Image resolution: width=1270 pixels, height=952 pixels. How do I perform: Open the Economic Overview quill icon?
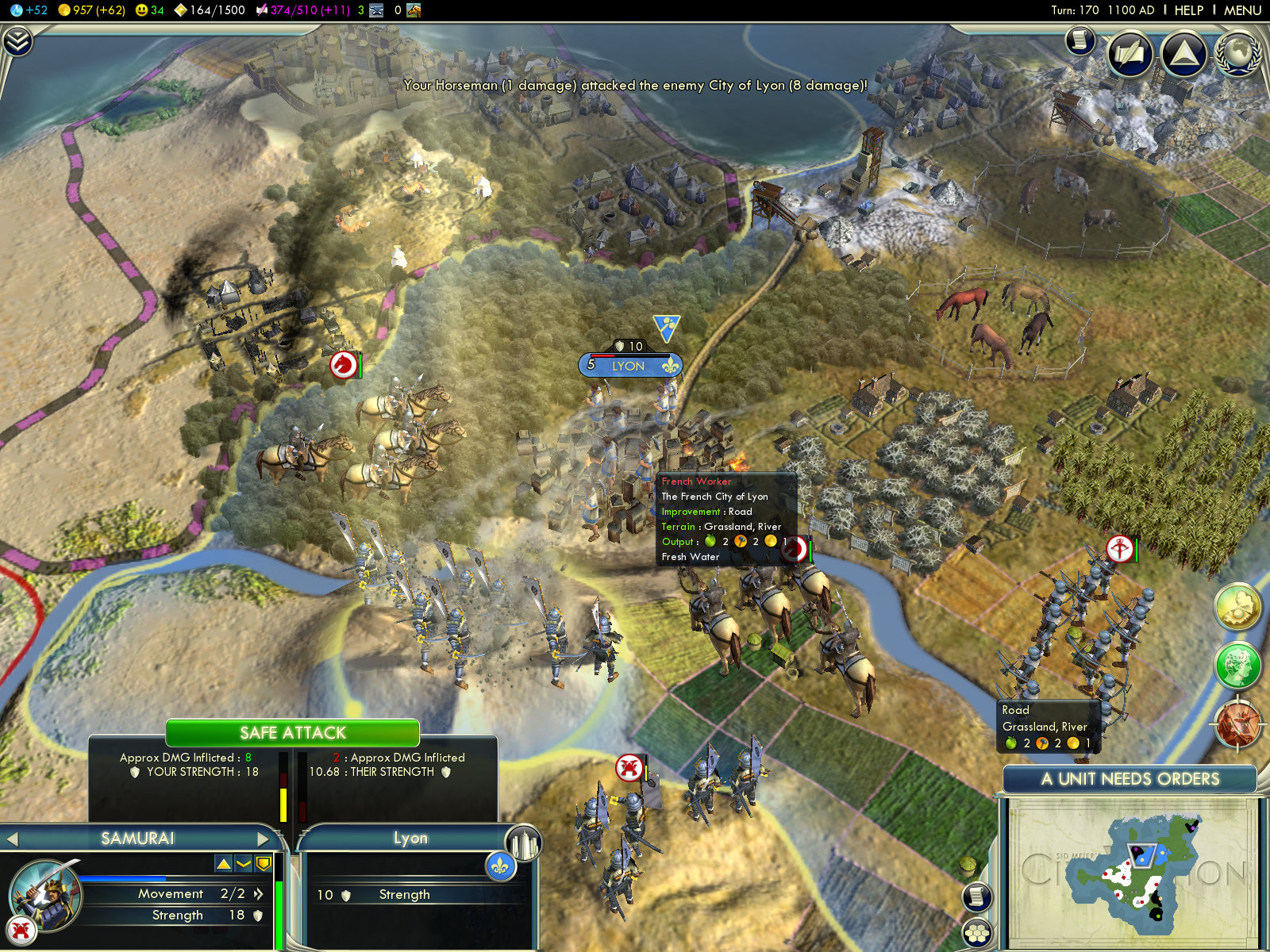point(1130,52)
